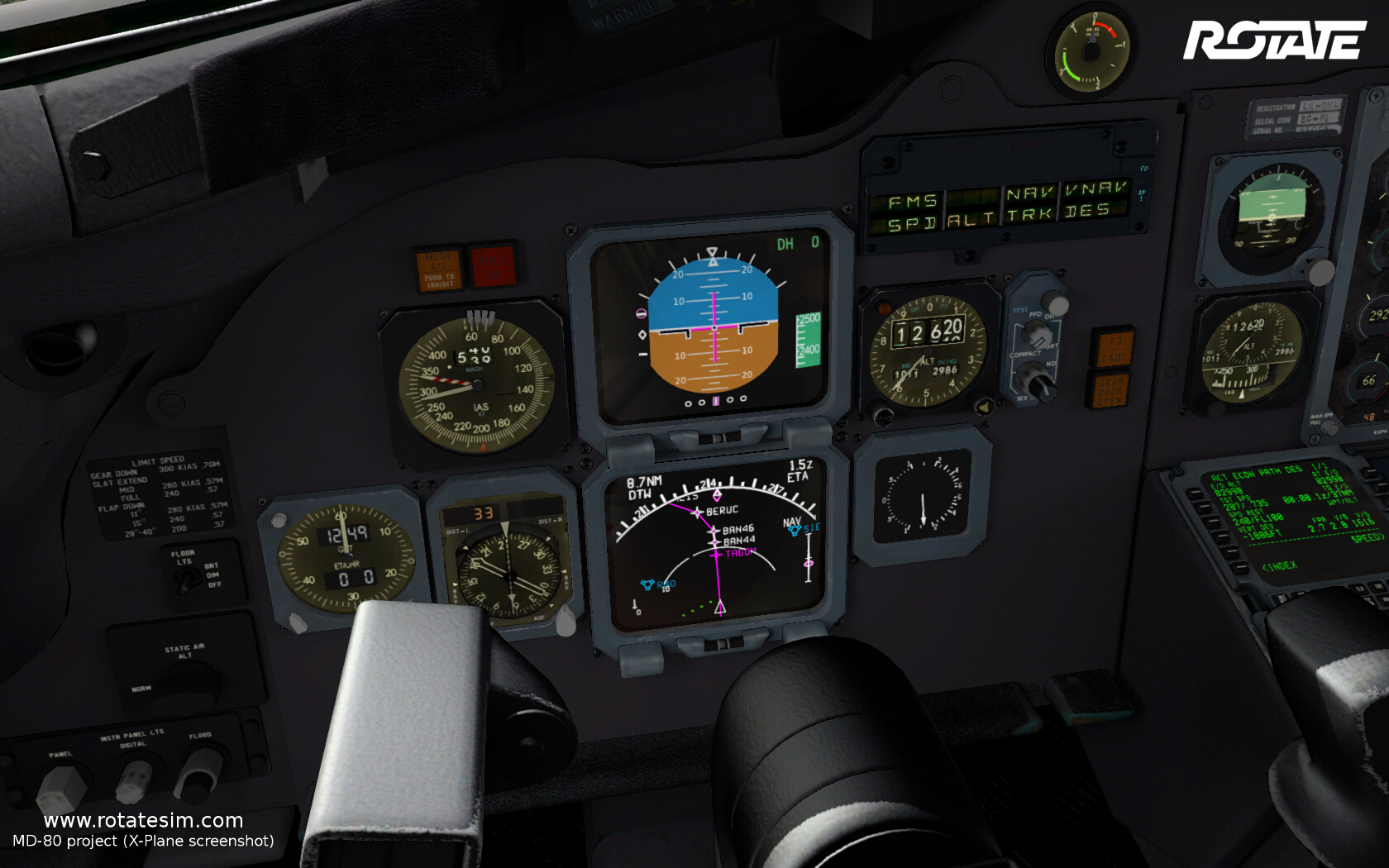
Task: Open the www.rotatesim.com link
Action: [143, 820]
